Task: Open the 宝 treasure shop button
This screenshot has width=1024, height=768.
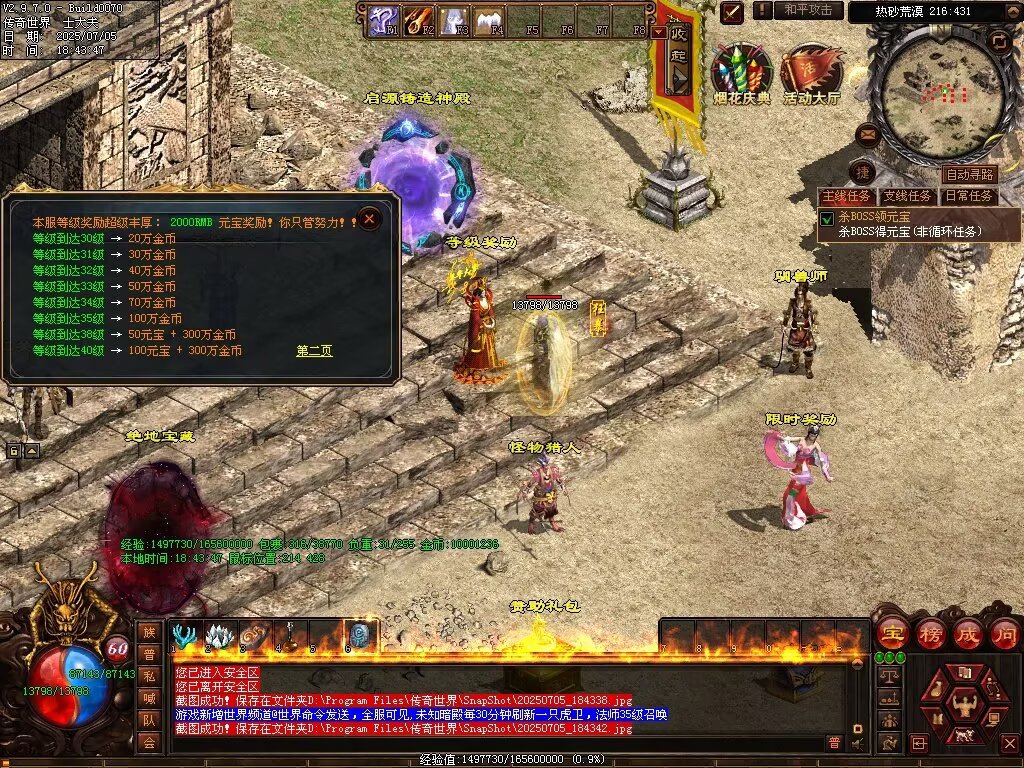Action: pos(891,632)
